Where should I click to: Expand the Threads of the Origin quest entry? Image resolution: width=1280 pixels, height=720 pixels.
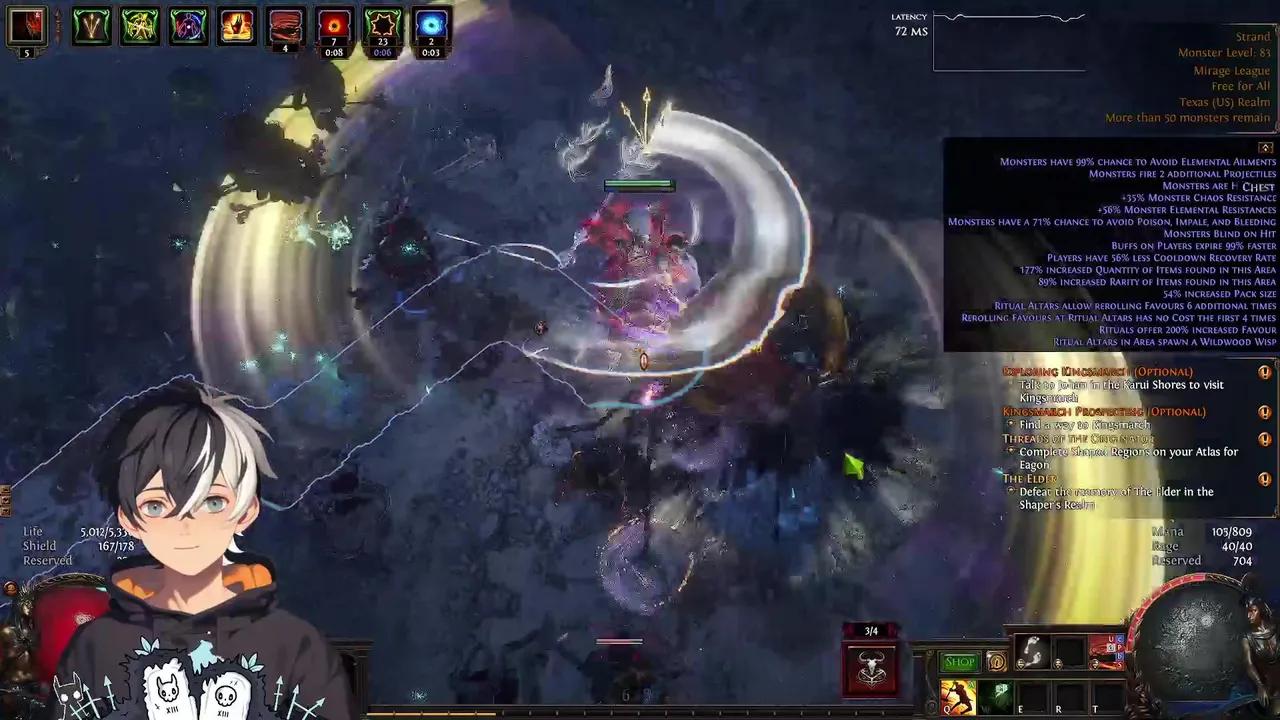(1264, 440)
